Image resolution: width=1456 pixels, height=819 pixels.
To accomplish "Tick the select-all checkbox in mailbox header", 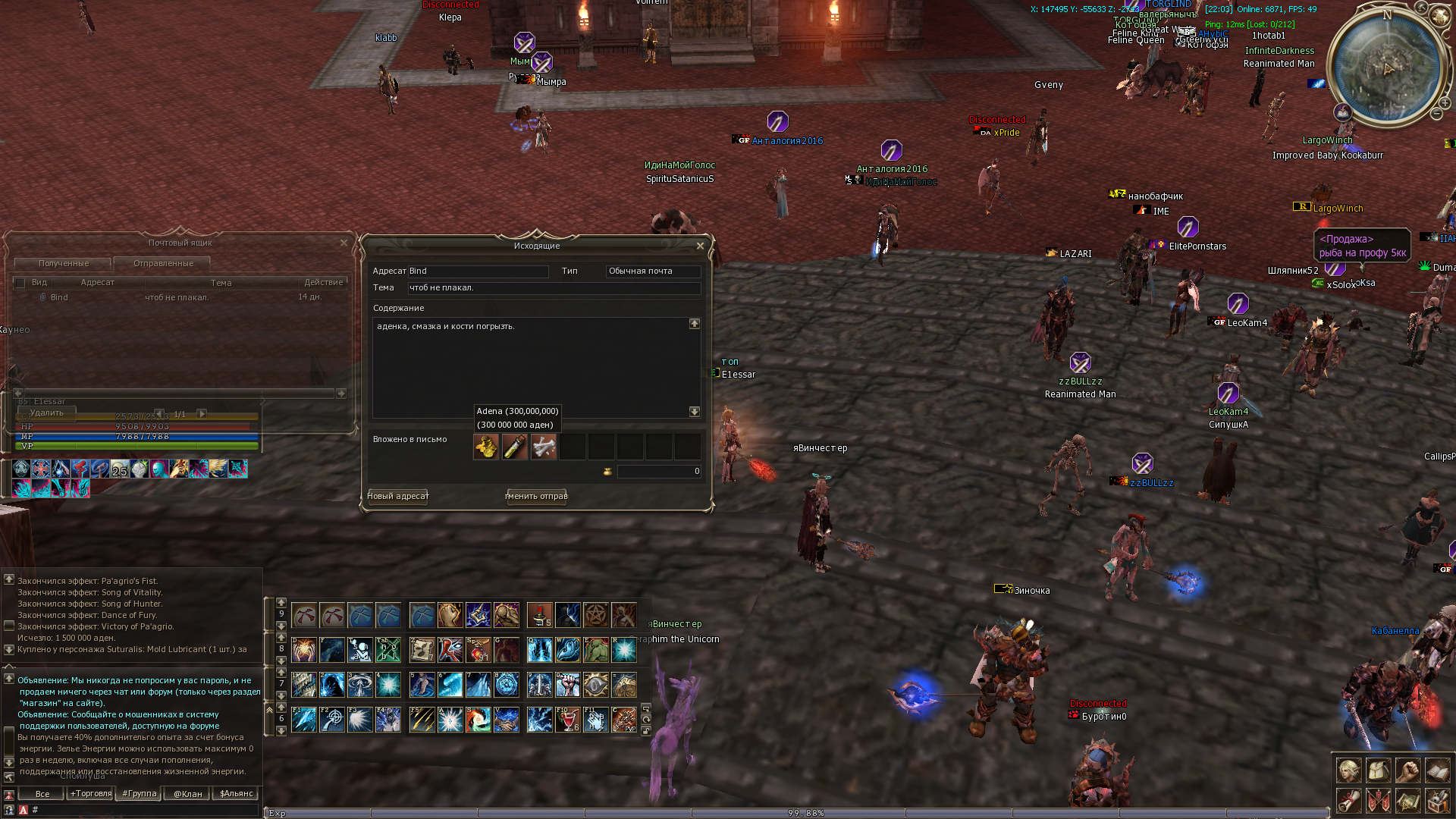I will [20, 283].
